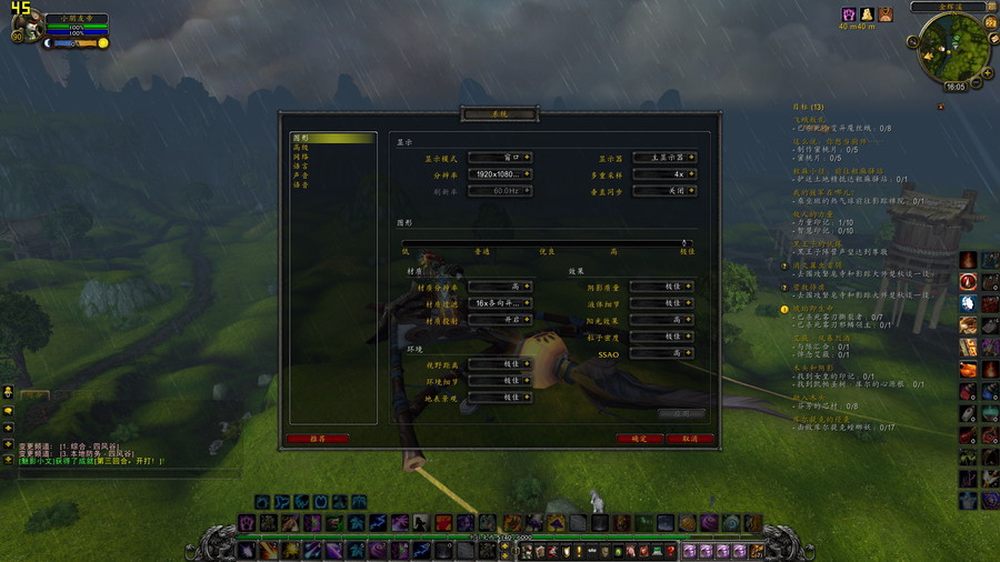
Task: Switch to the 高级 advanced category
Action: point(301,147)
